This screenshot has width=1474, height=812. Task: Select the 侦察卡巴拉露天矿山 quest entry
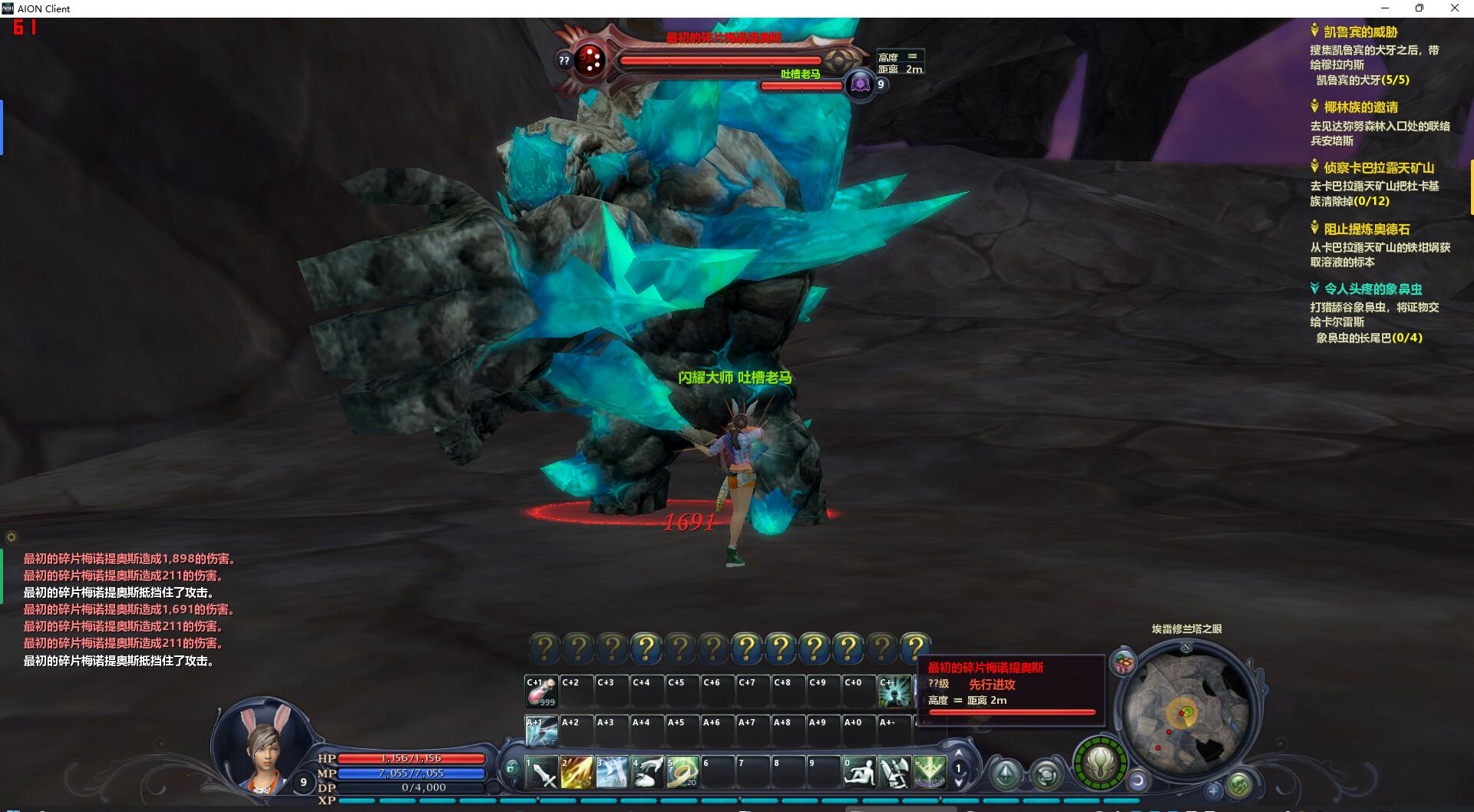click(1378, 168)
